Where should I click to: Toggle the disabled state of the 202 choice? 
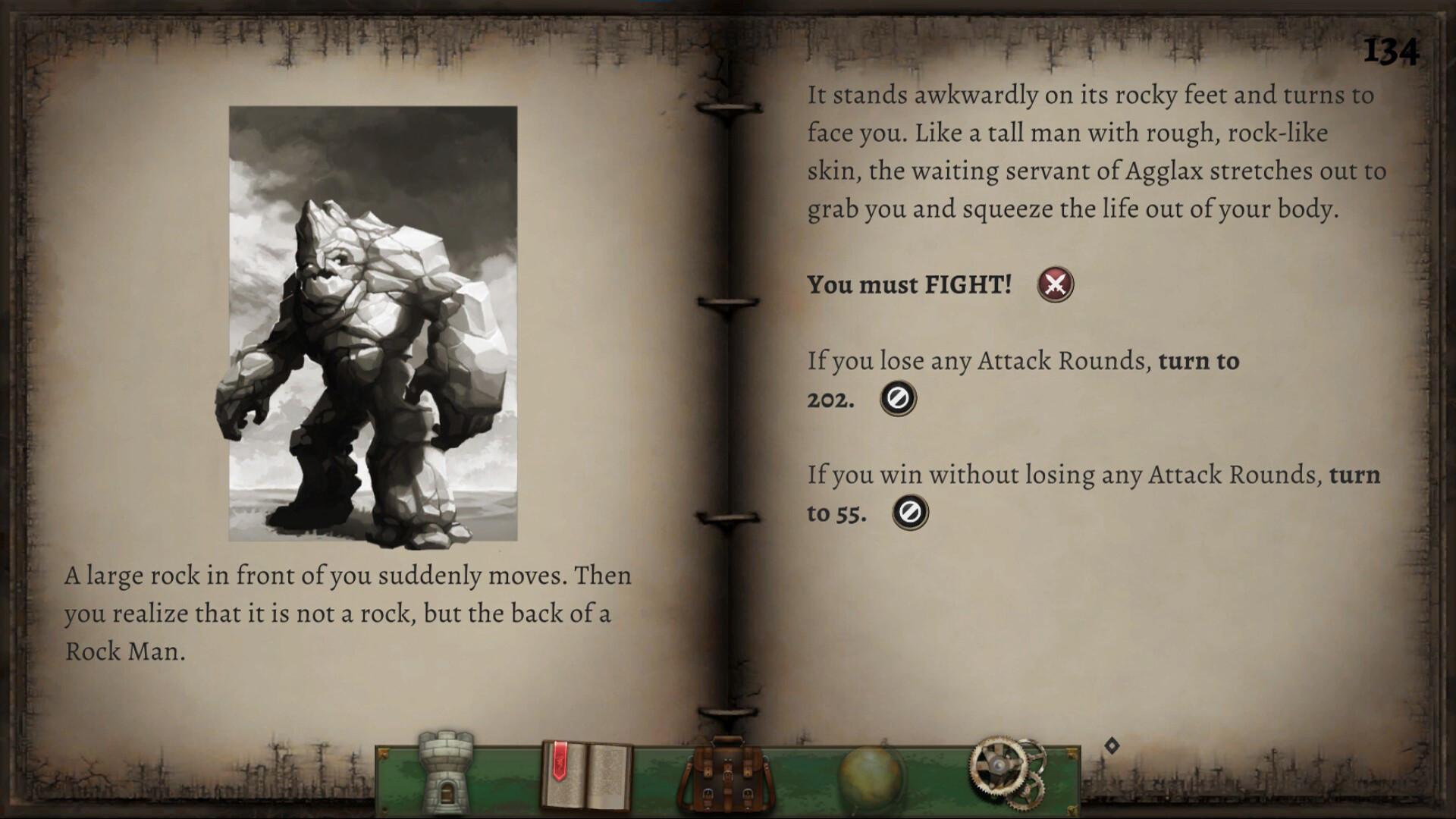point(898,397)
